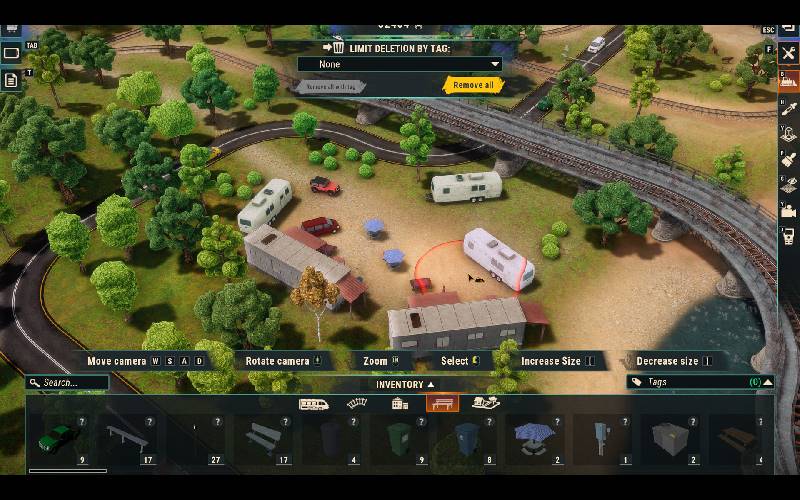This screenshot has height=500, width=800.
Task: Open the camera mode tool
Action: point(787,210)
